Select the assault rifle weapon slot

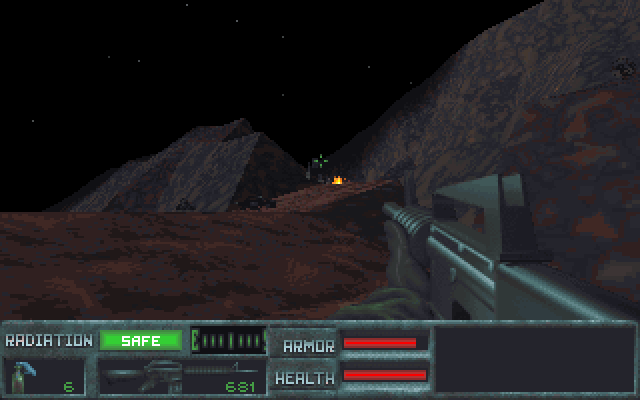click(x=181, y=377)
